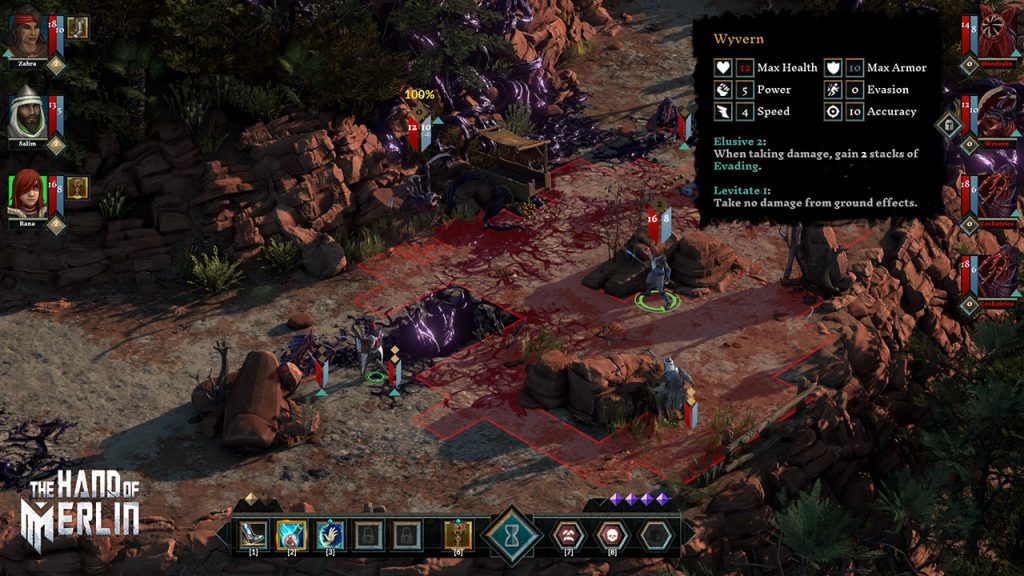Screen dimensions: 1024x576
Task: Use the red potion ability in slot 2
Action: click(292, 535)
